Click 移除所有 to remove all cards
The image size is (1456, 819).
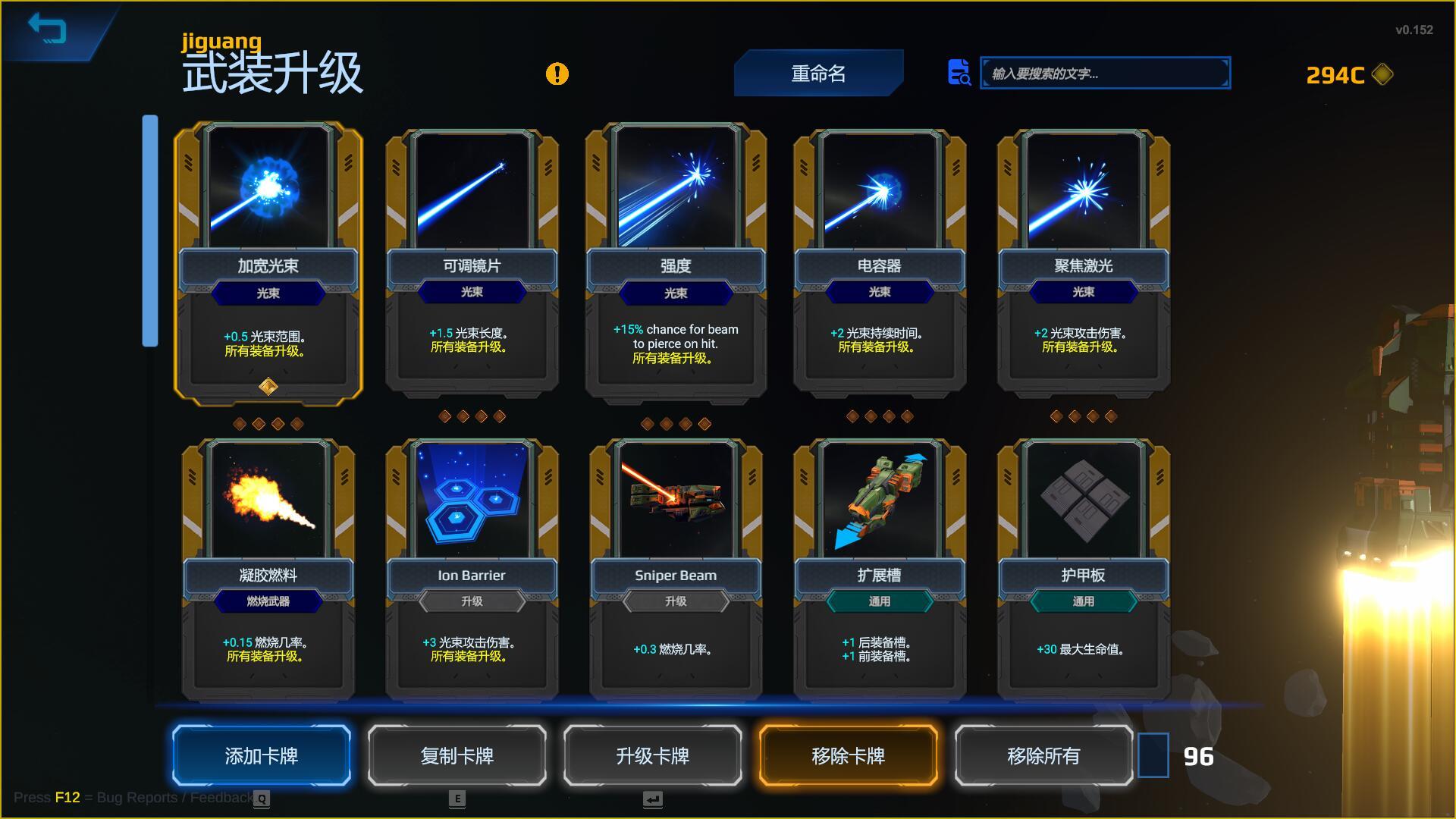(1043, 755)
